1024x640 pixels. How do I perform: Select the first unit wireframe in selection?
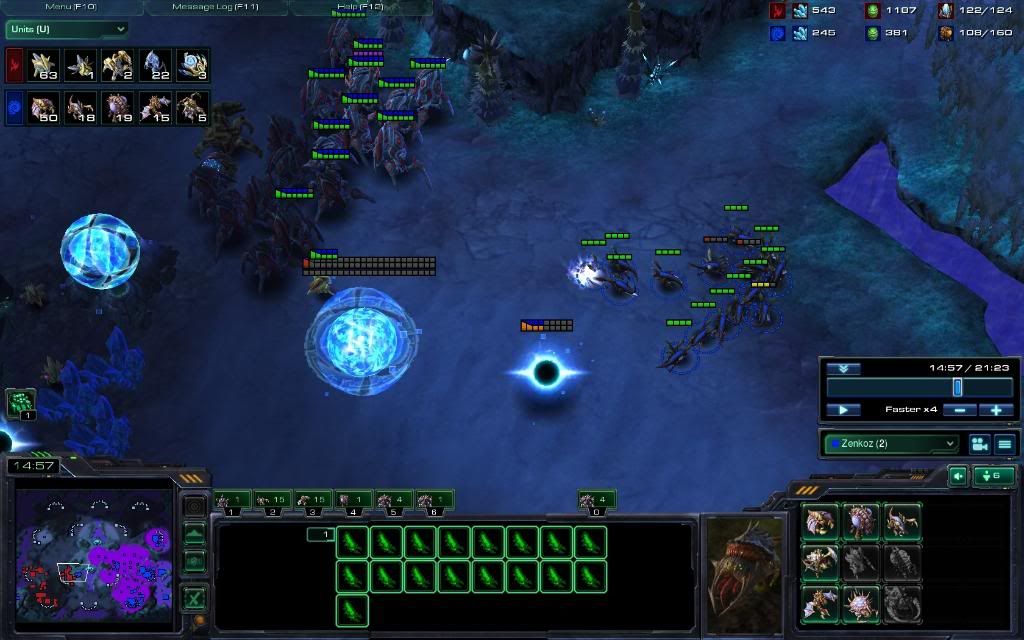point(353,543)
